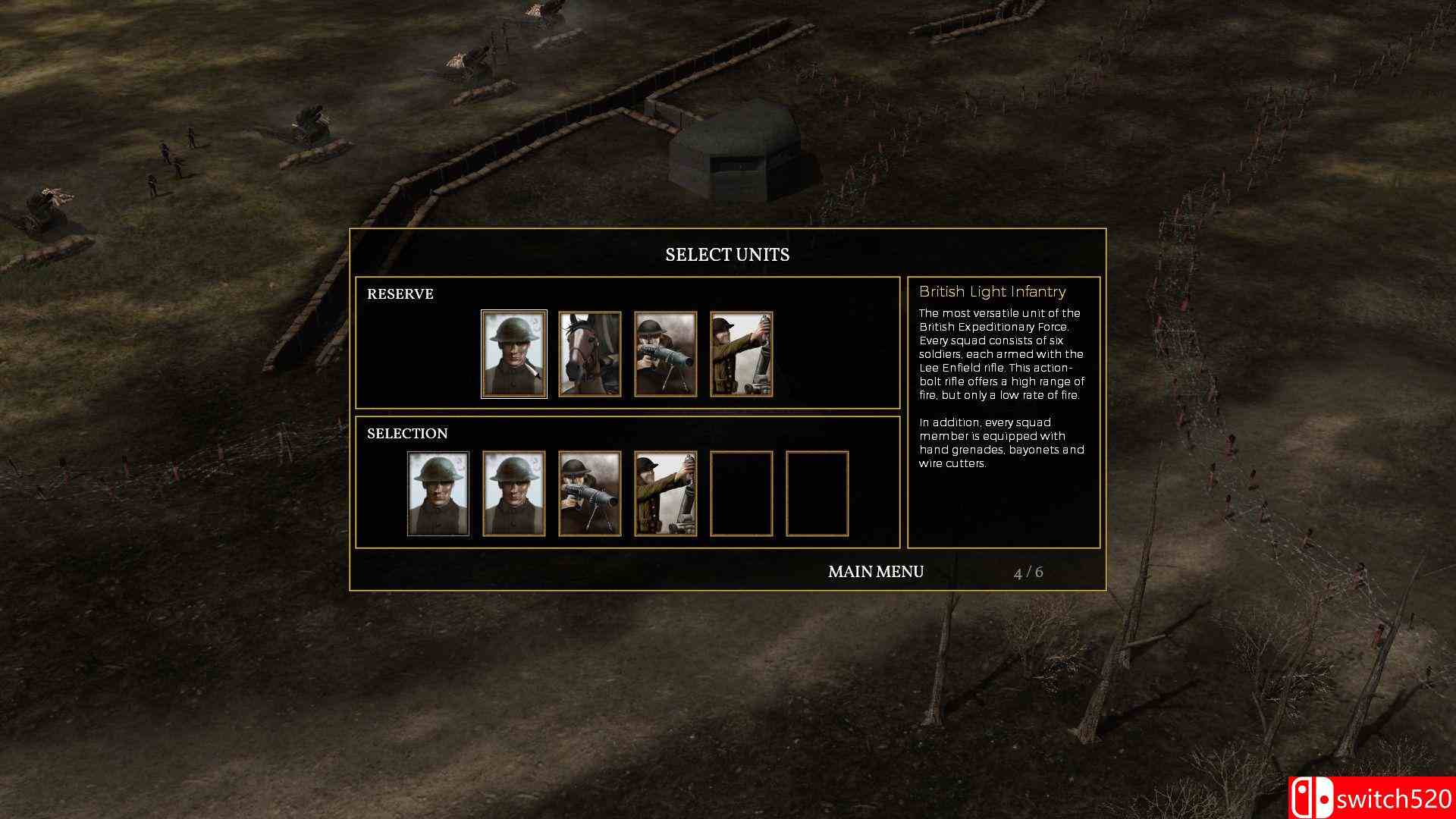Click the first empty Selection slot

pyautogui.click(x=740, y=493)
